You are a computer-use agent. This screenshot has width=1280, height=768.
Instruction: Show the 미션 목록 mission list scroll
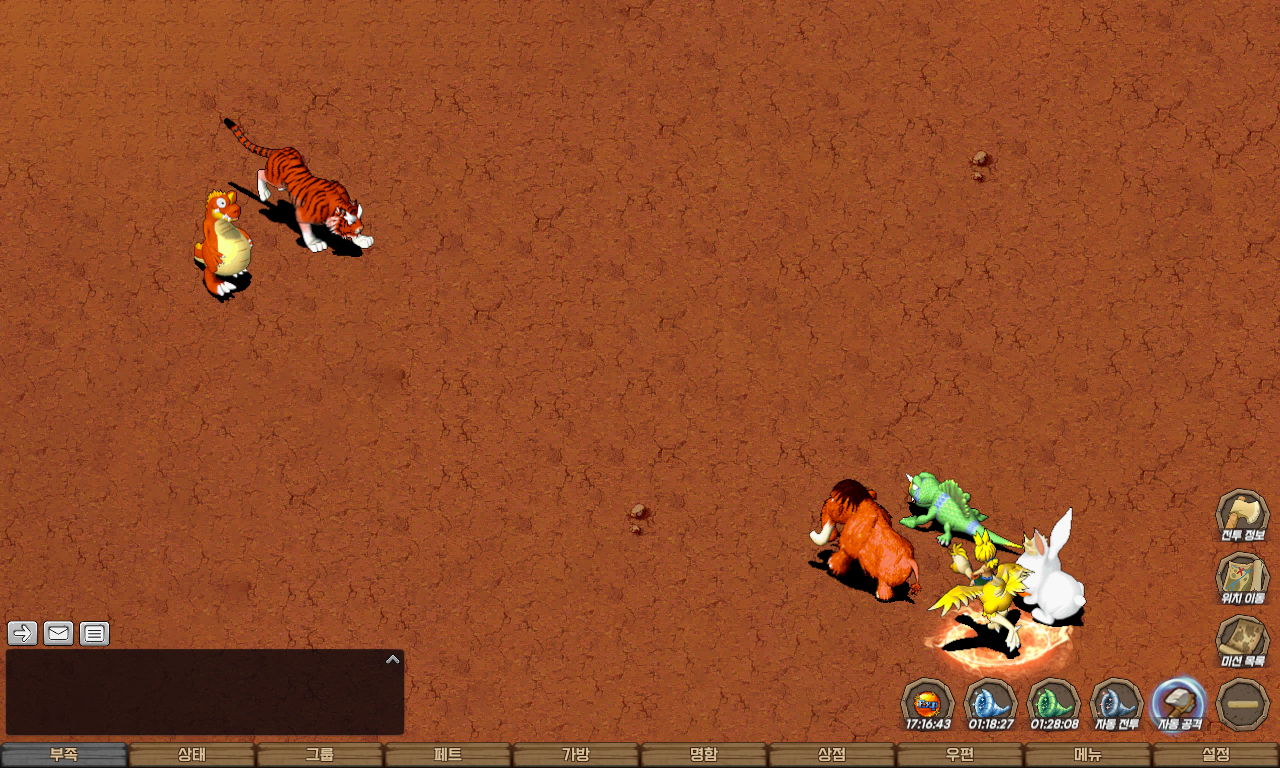point(1242,641)
